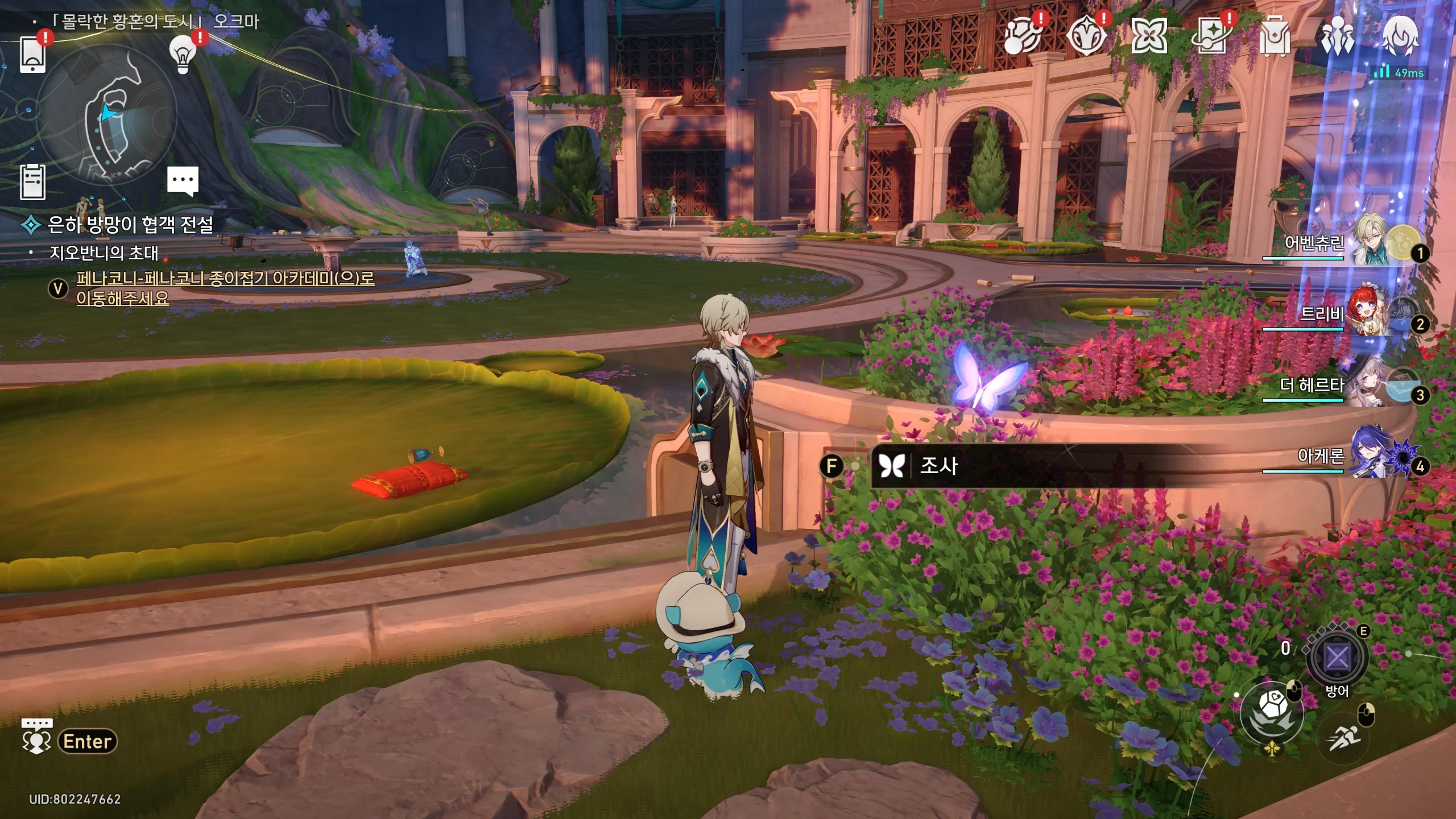1456x819 pixels.
Task: Open the team lineup icon
Action: click(x=1337, y=35)
